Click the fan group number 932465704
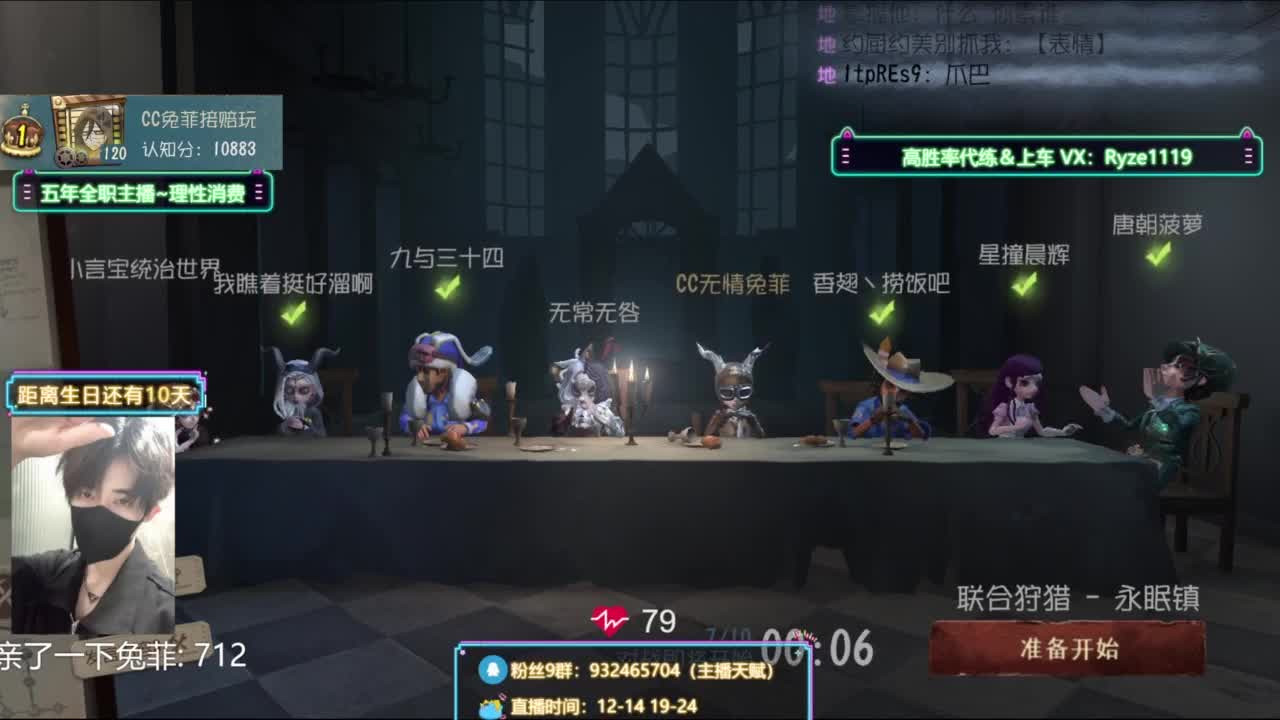Viewport: 1280px width, 720px height. [x=635, y=668]
